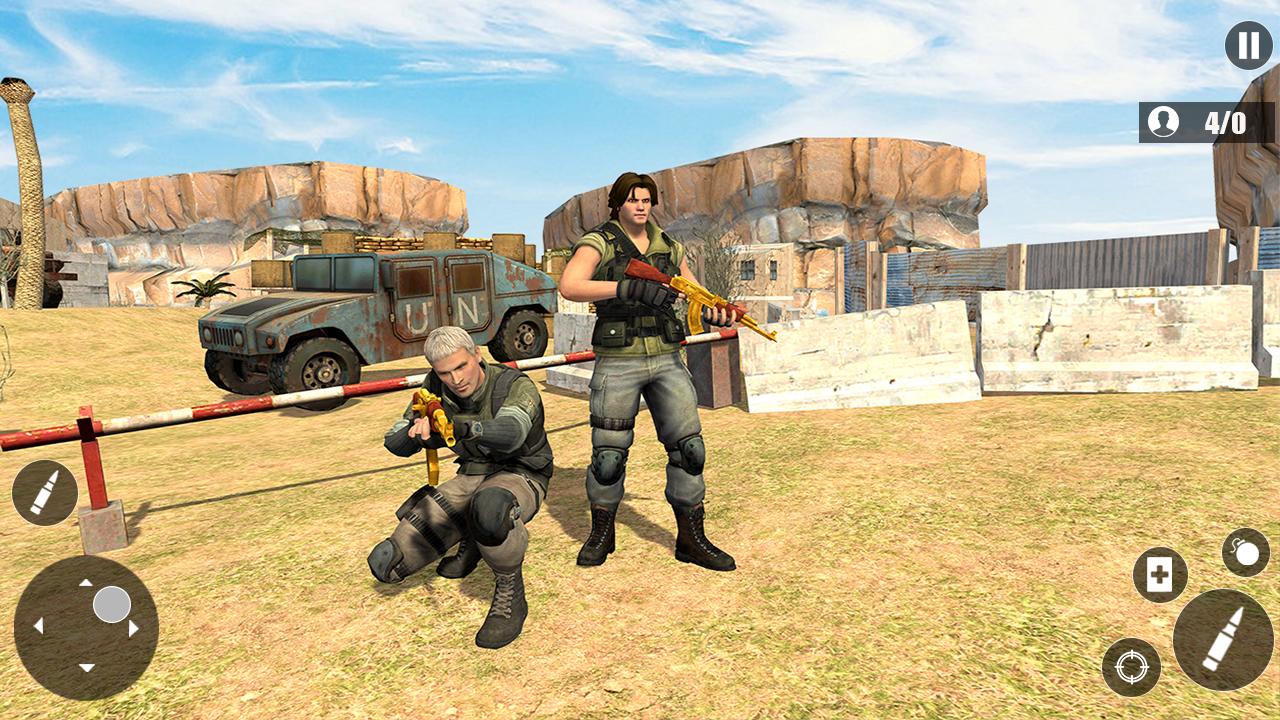Tap the grey thumbstick knob

tap(110, 603)
